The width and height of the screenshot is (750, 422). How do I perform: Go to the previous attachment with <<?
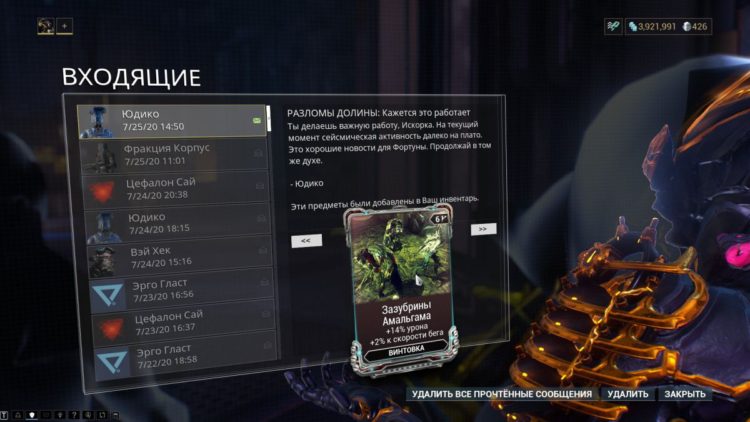pyautogui.click(x=305, y=241)
